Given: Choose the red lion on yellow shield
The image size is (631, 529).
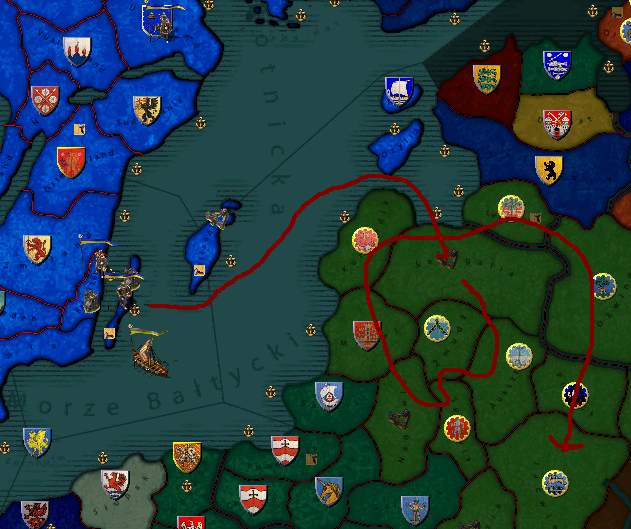Looking at the screenshot, I should tap(37, 247).
